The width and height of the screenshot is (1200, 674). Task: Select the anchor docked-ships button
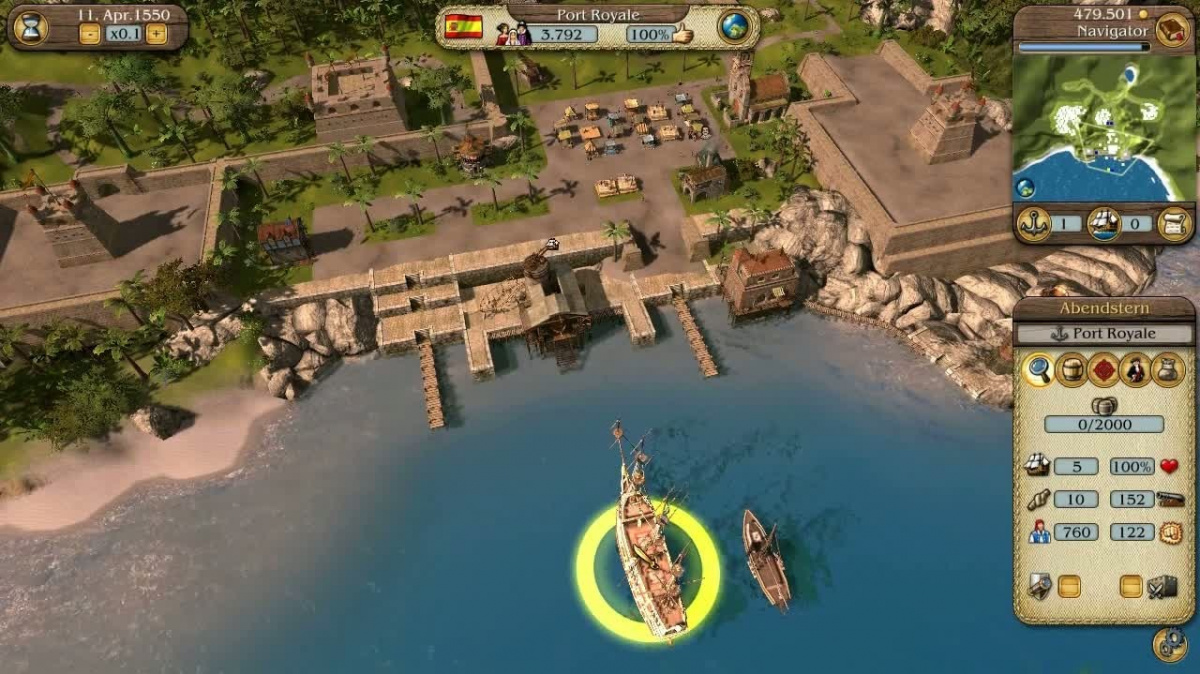[x=1033, y=223]
